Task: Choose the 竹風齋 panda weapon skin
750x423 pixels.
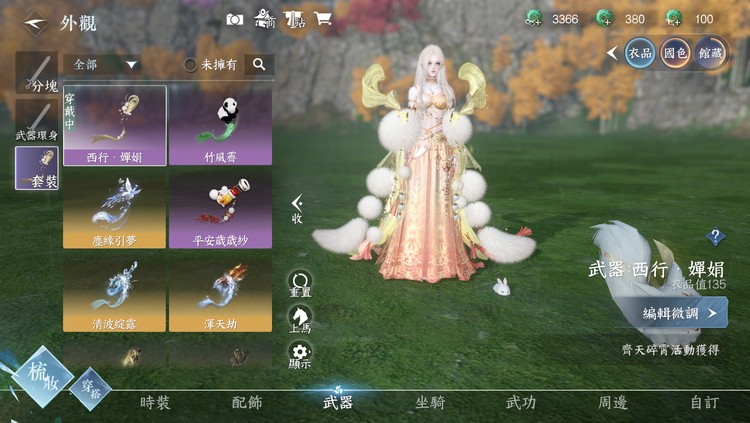Action: pyautogui.click(x=220, y=125)
